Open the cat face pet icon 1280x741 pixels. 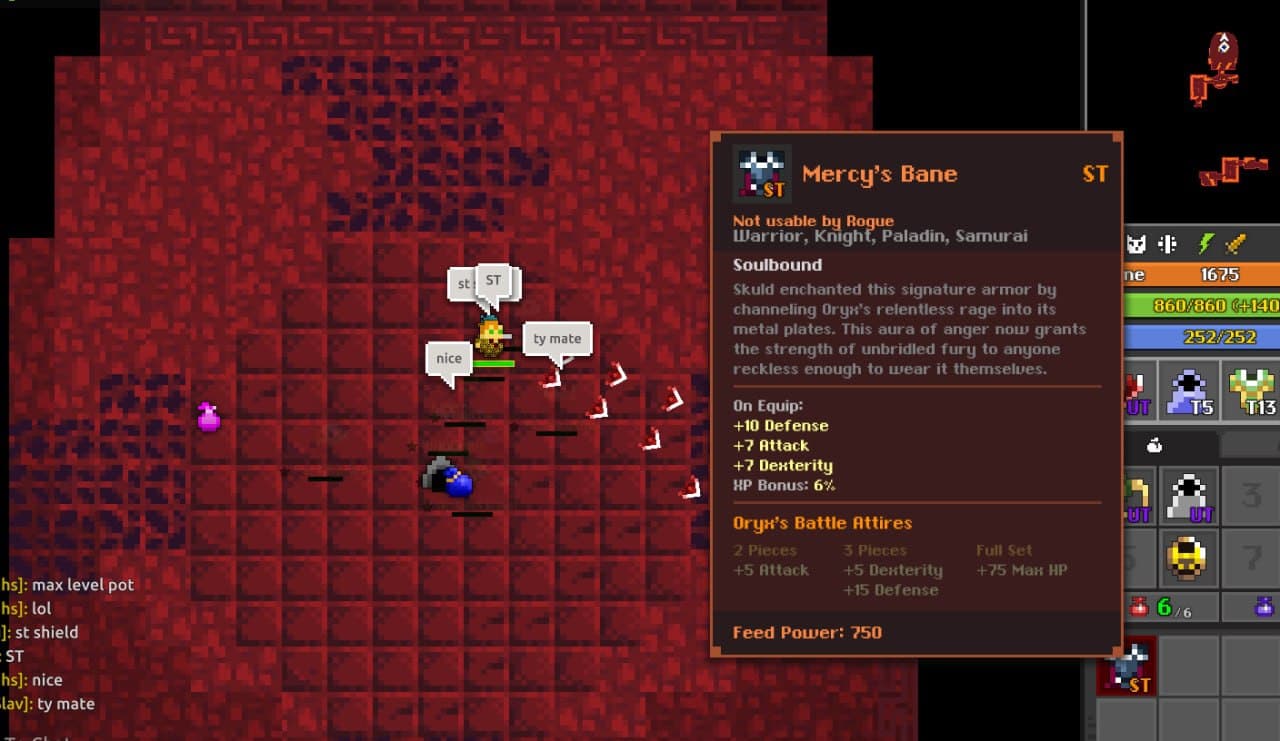click(x=1136, y=244)
